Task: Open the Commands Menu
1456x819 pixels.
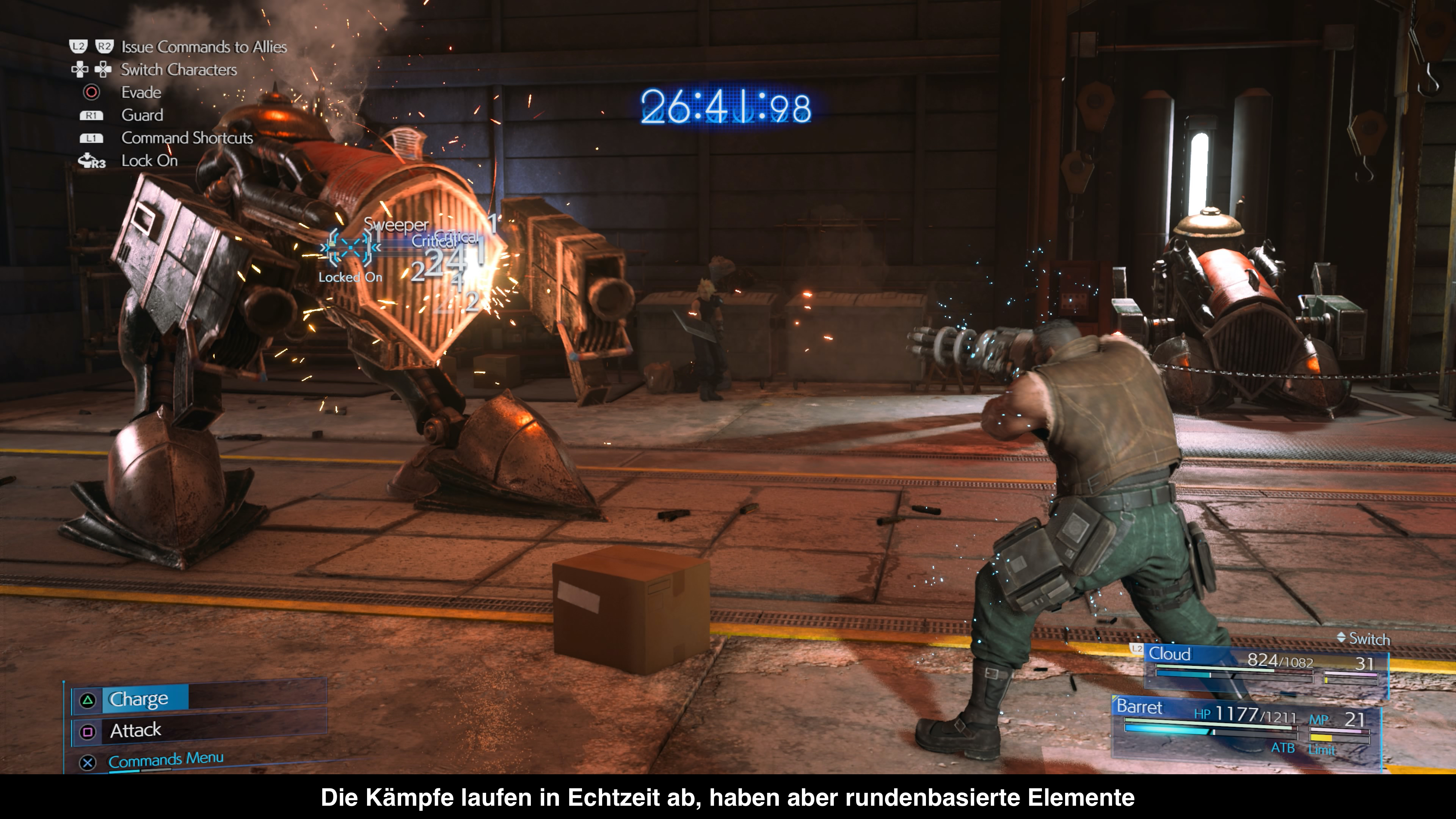Action: [166, 759]
